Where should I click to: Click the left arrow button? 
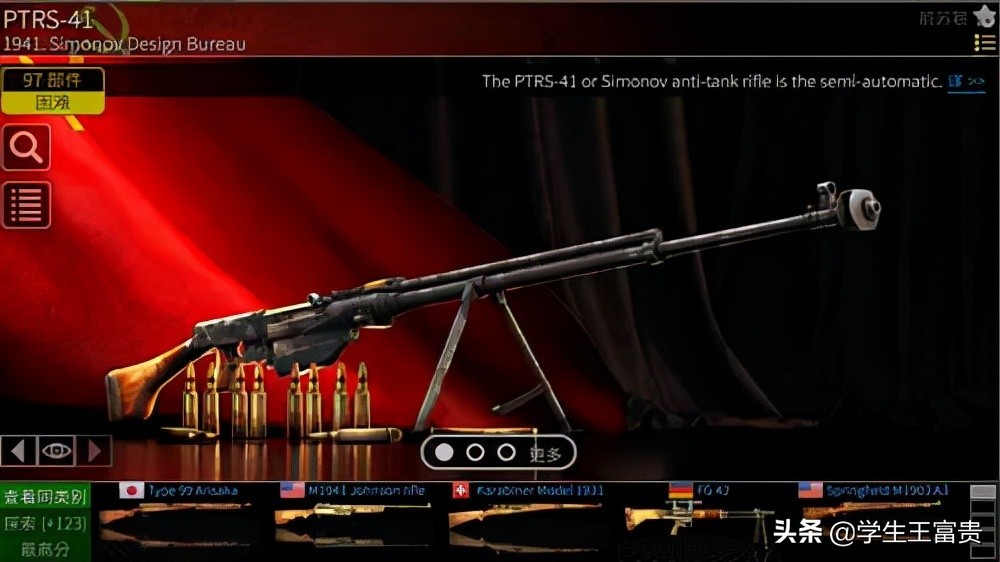click(x=18, y=451)
